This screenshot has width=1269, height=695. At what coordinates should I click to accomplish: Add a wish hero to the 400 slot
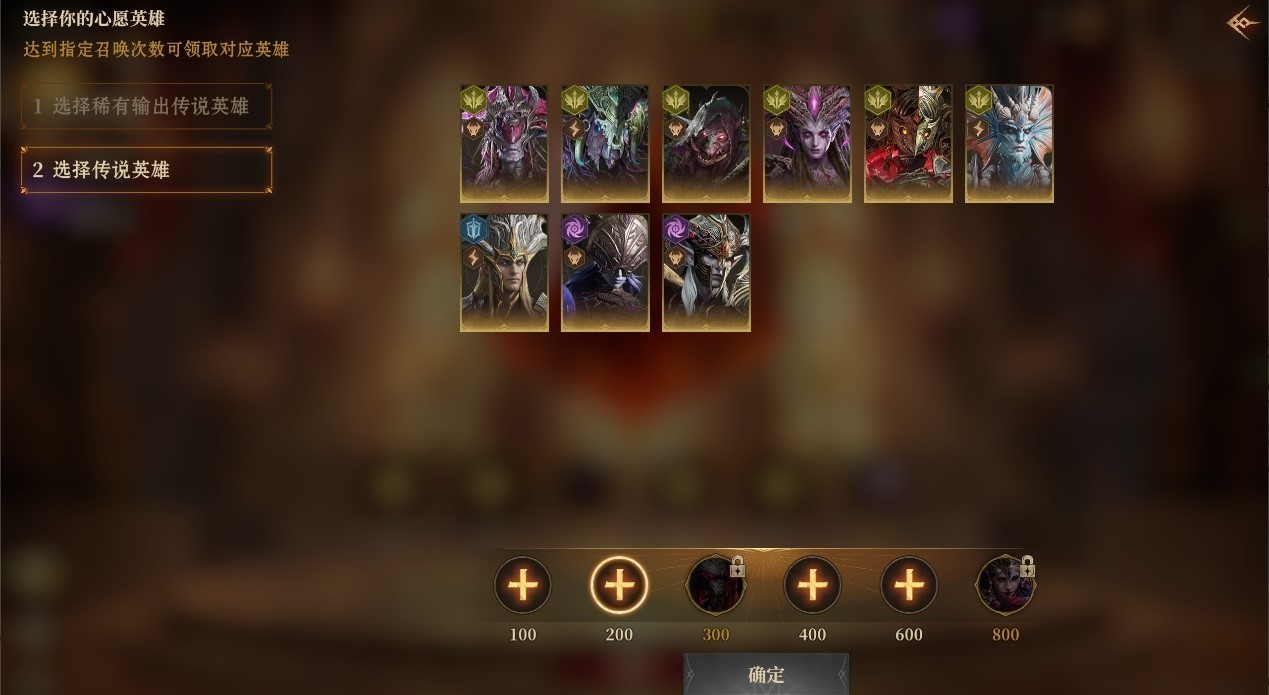812,585
